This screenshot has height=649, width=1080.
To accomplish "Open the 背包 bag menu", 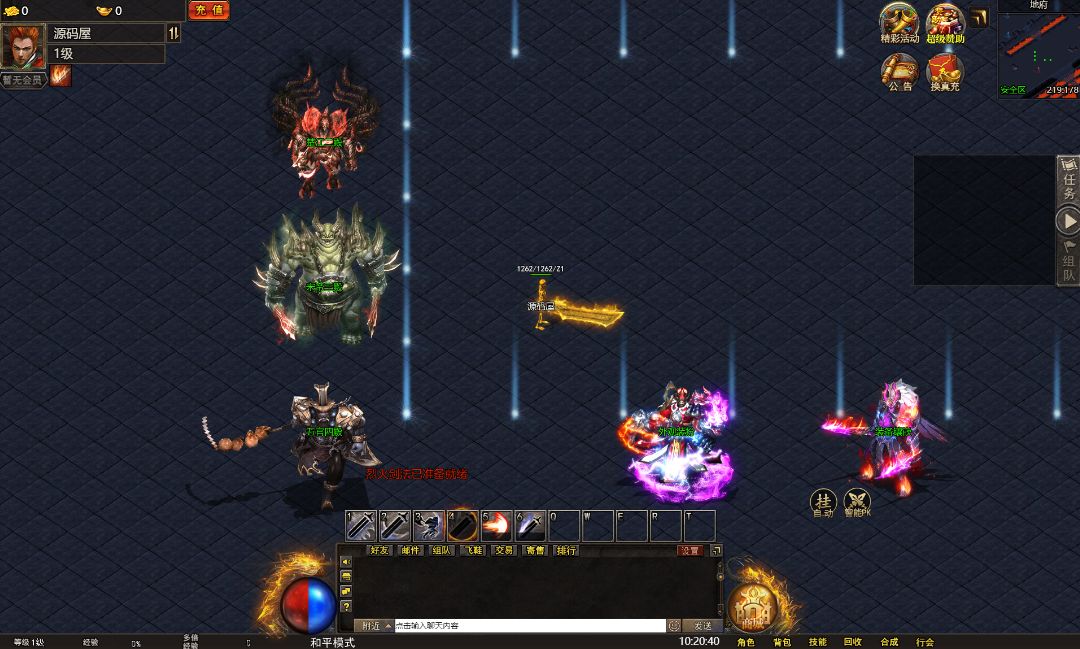I will [x=781, y=642].
